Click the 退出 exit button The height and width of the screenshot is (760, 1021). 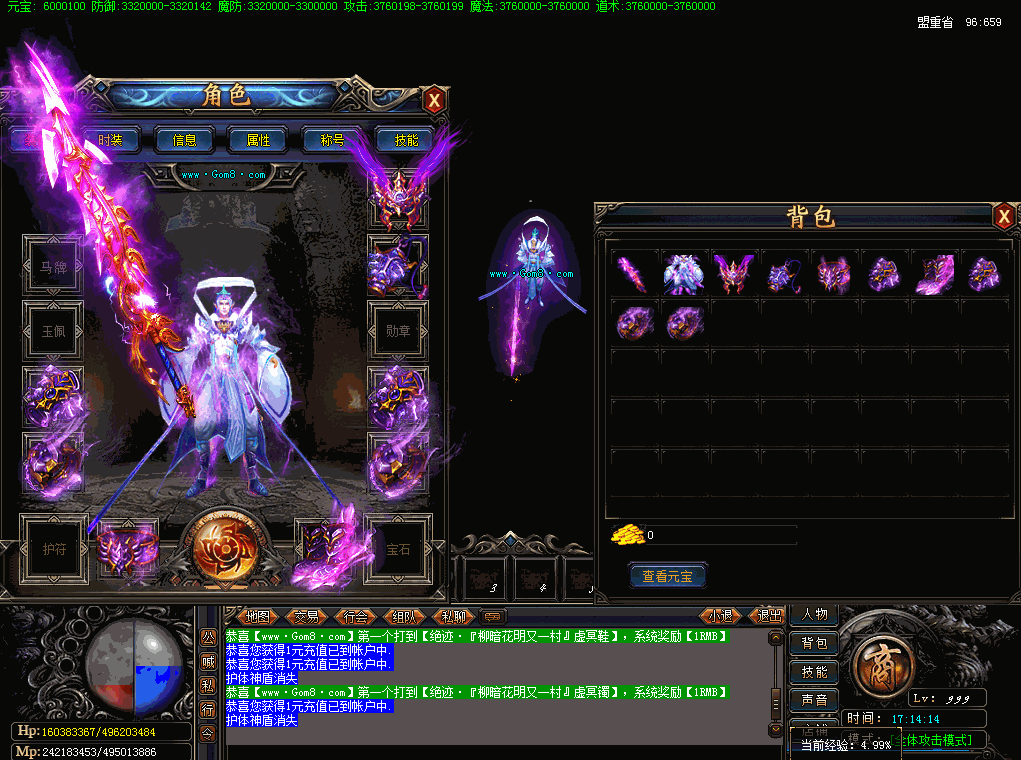click(769, 616)
